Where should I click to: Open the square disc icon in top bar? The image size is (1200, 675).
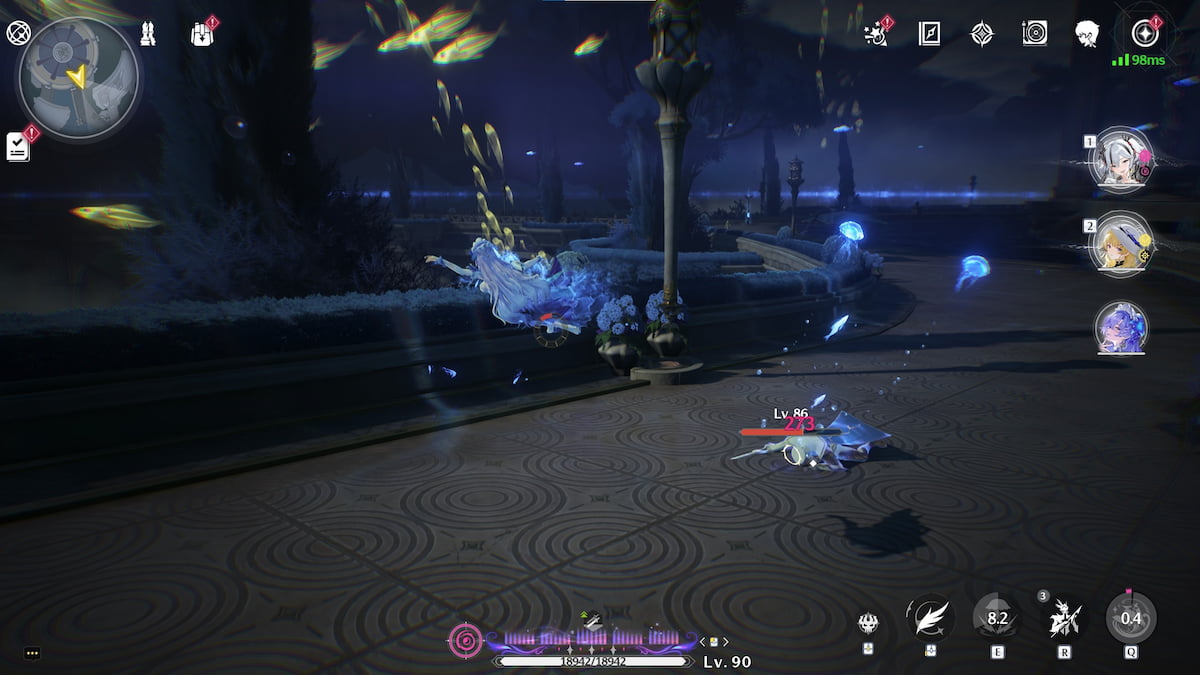[x=1034, y=34]
